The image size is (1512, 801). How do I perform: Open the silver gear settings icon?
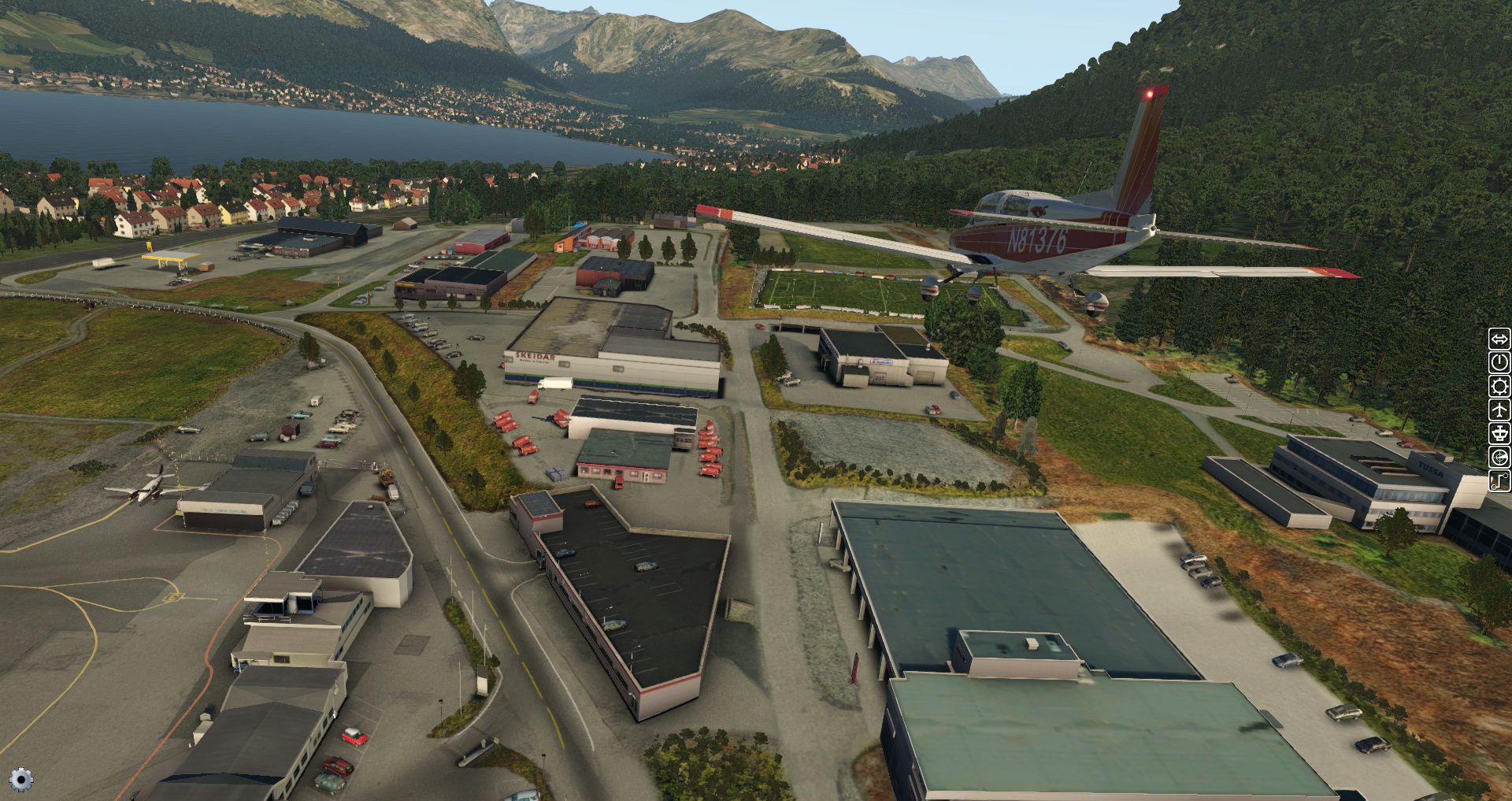click(21, 780)
